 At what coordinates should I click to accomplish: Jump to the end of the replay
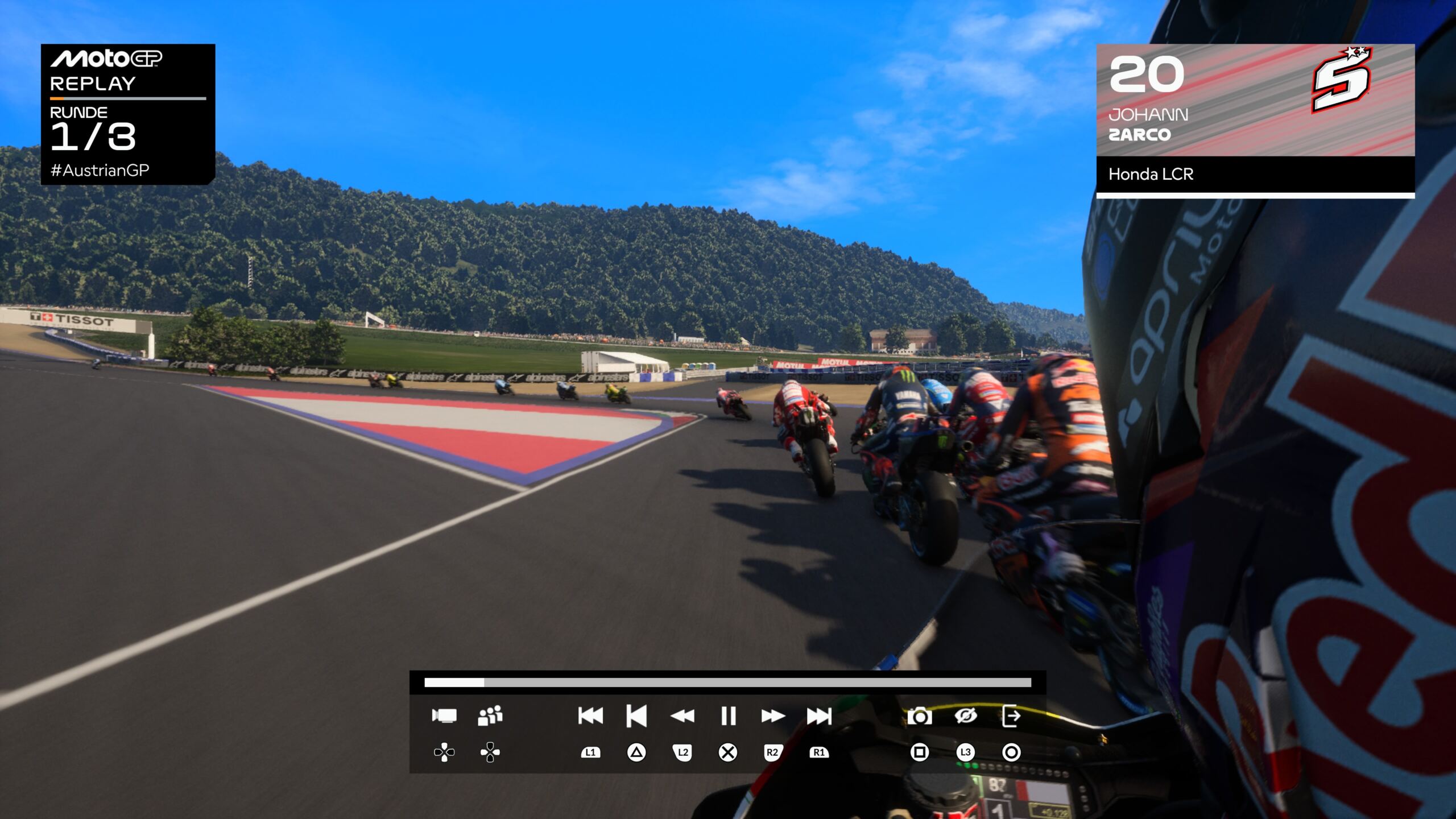click(819, 715)
